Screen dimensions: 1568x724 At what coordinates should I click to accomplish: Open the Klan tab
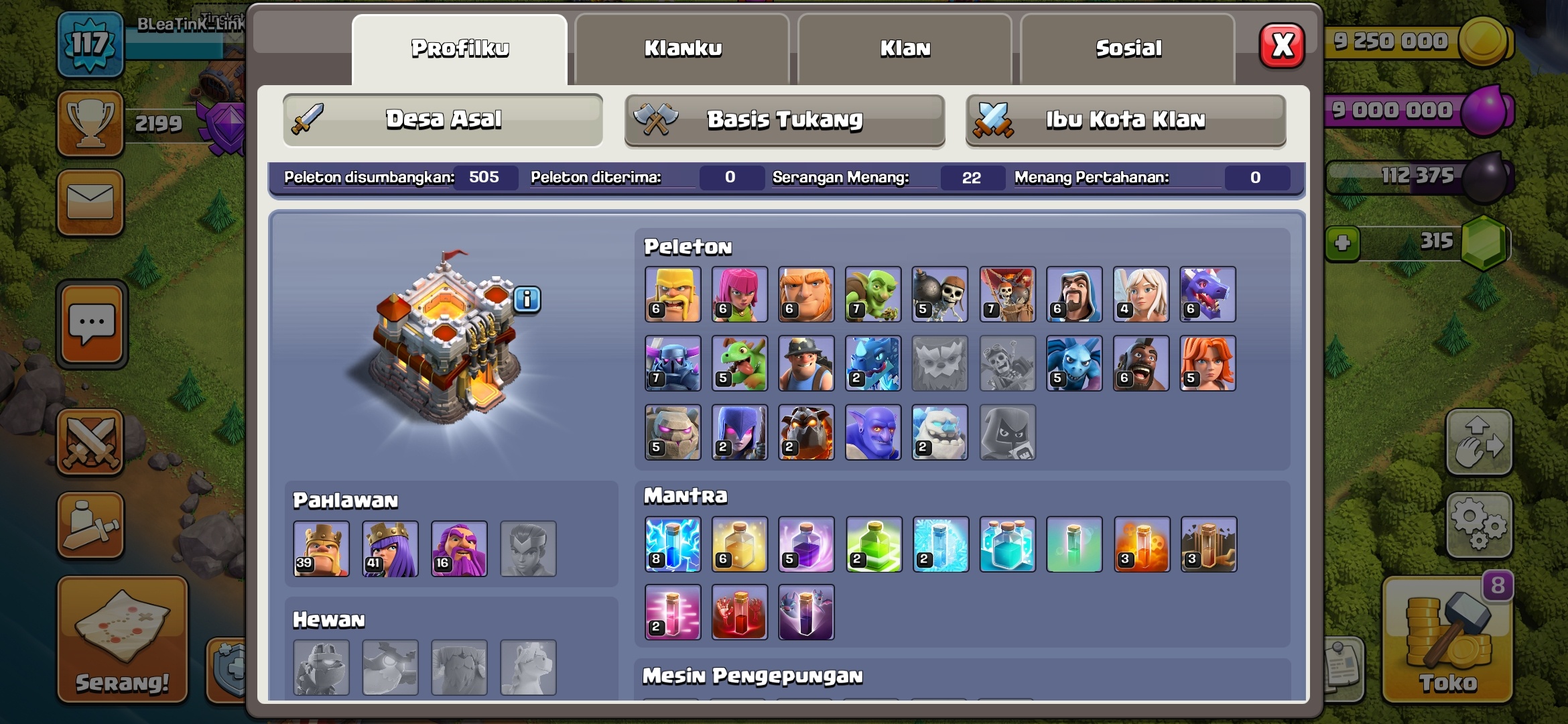[905, 49]
